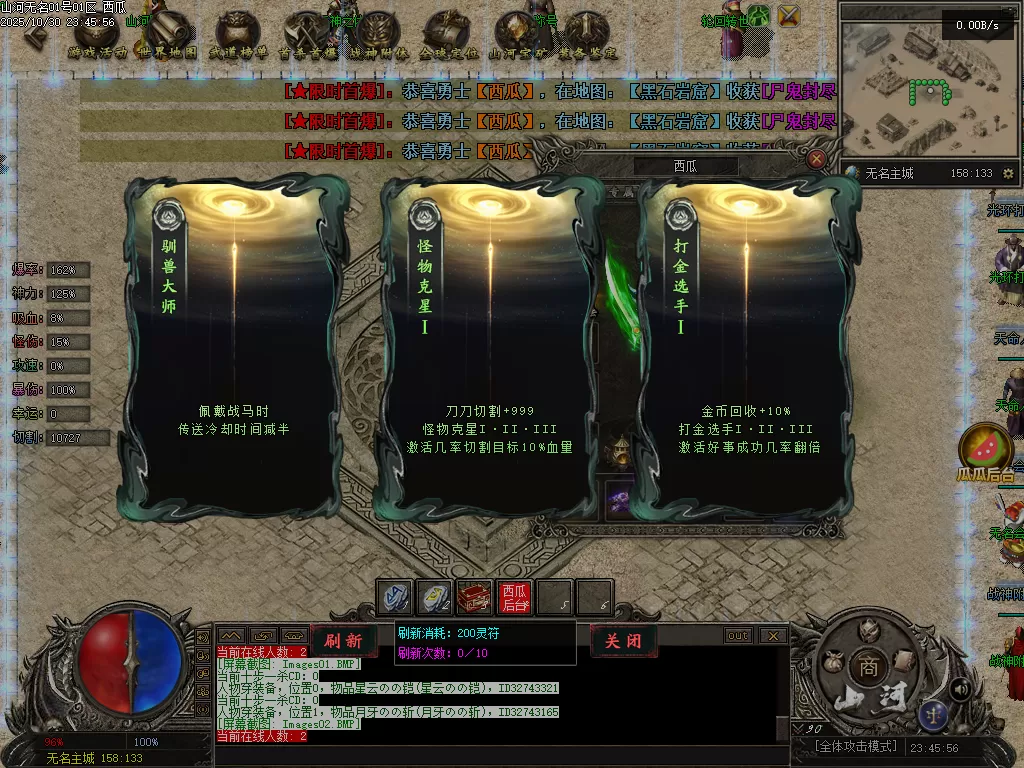
Task: Use the red chest hotbar slot
Action: (x=474, y=597)
